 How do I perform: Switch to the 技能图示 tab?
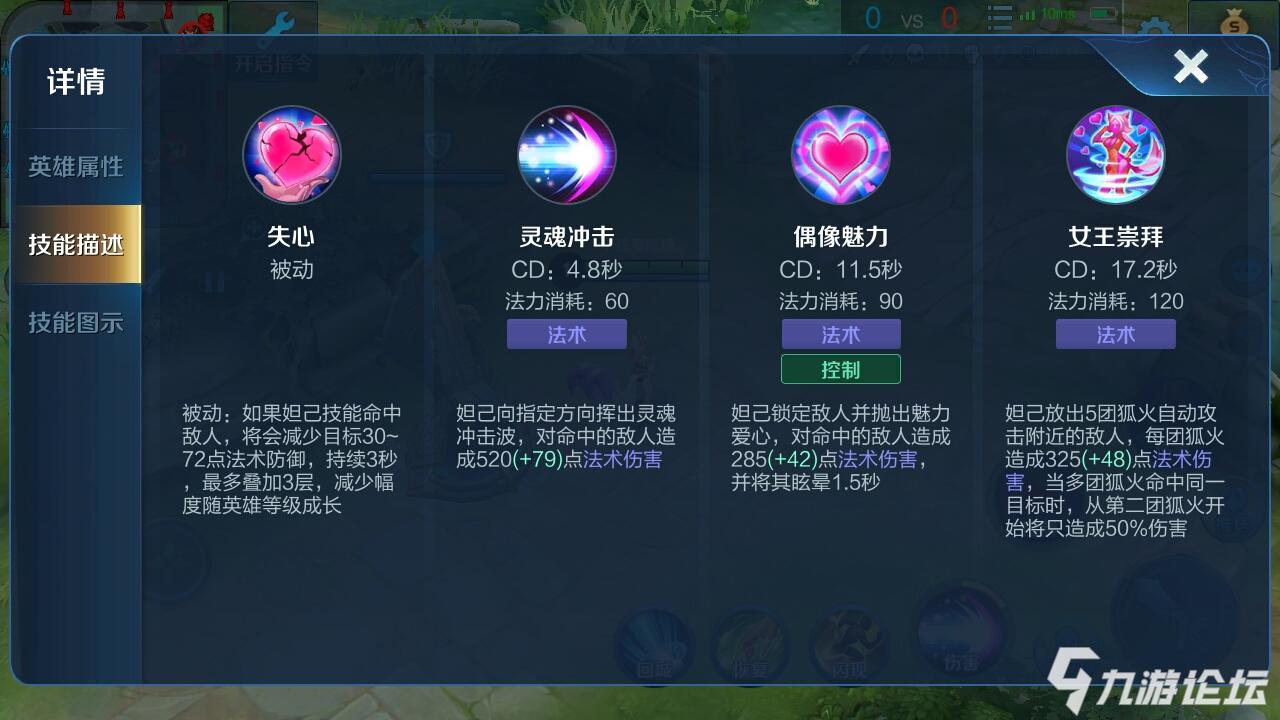tap(77, 322)
